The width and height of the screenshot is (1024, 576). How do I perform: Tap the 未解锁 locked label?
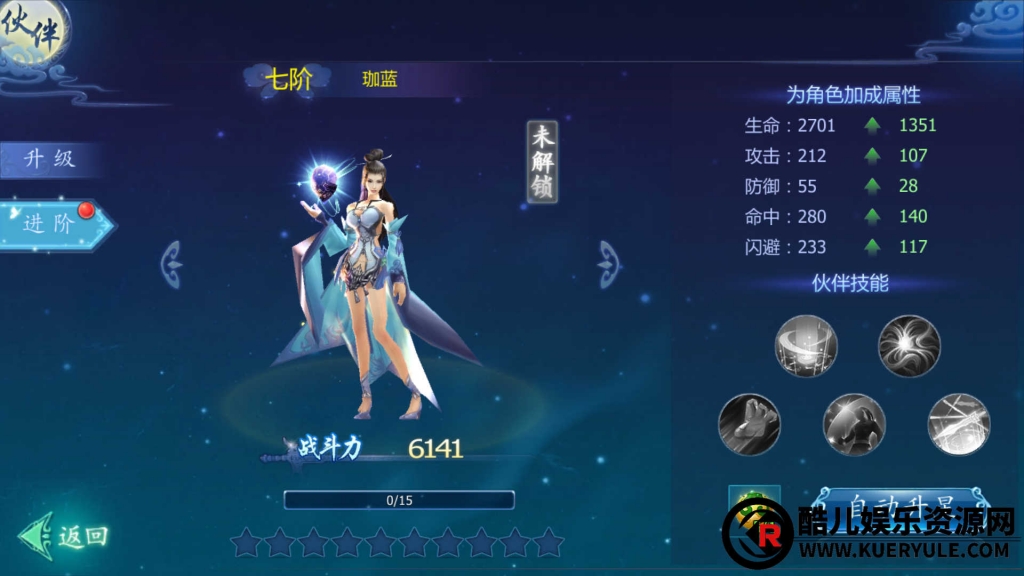542,162
